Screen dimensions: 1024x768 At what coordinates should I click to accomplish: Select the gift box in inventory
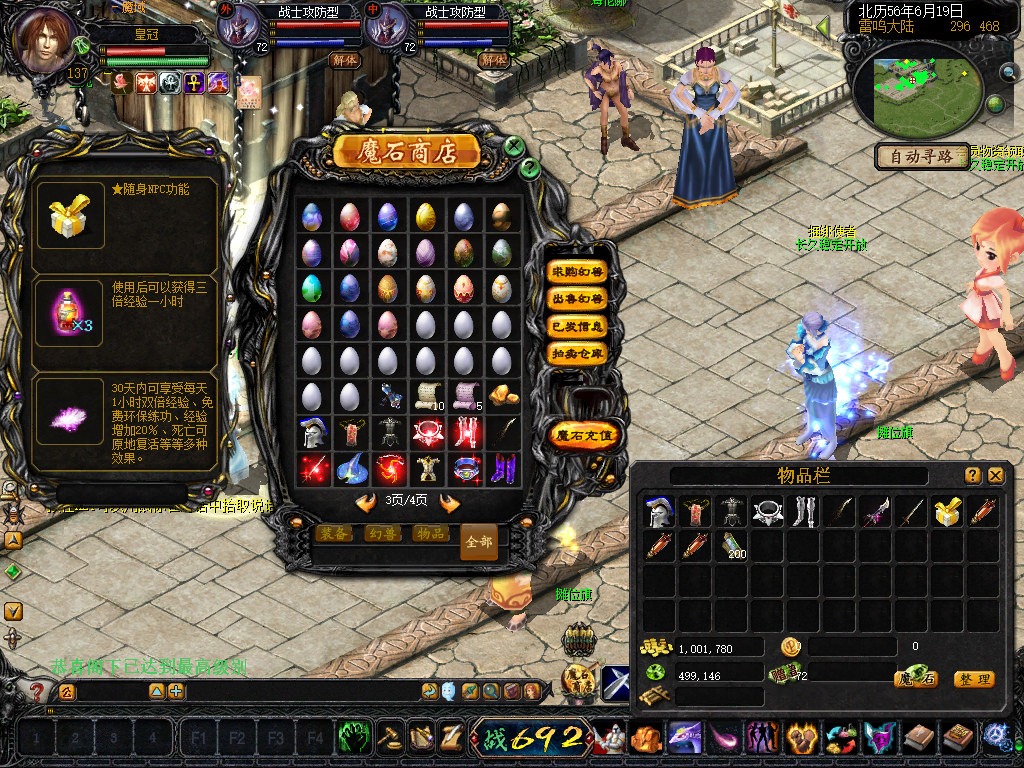946,512
